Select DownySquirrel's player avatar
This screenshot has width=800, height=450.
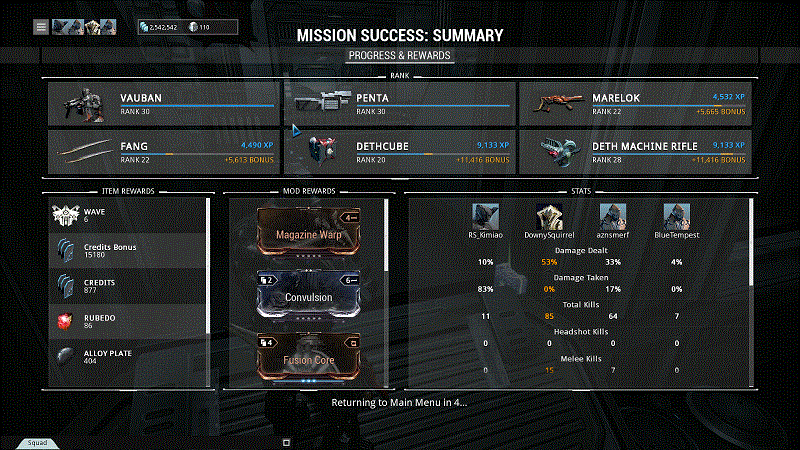coord(548,217)
